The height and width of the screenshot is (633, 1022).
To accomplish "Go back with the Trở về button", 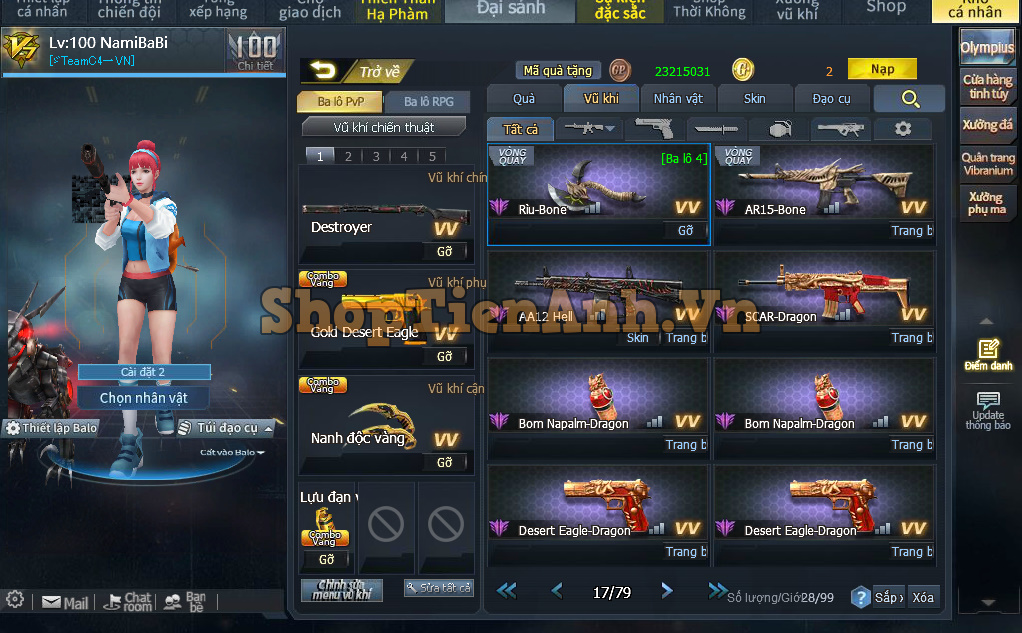I will (x=357, y=71).
